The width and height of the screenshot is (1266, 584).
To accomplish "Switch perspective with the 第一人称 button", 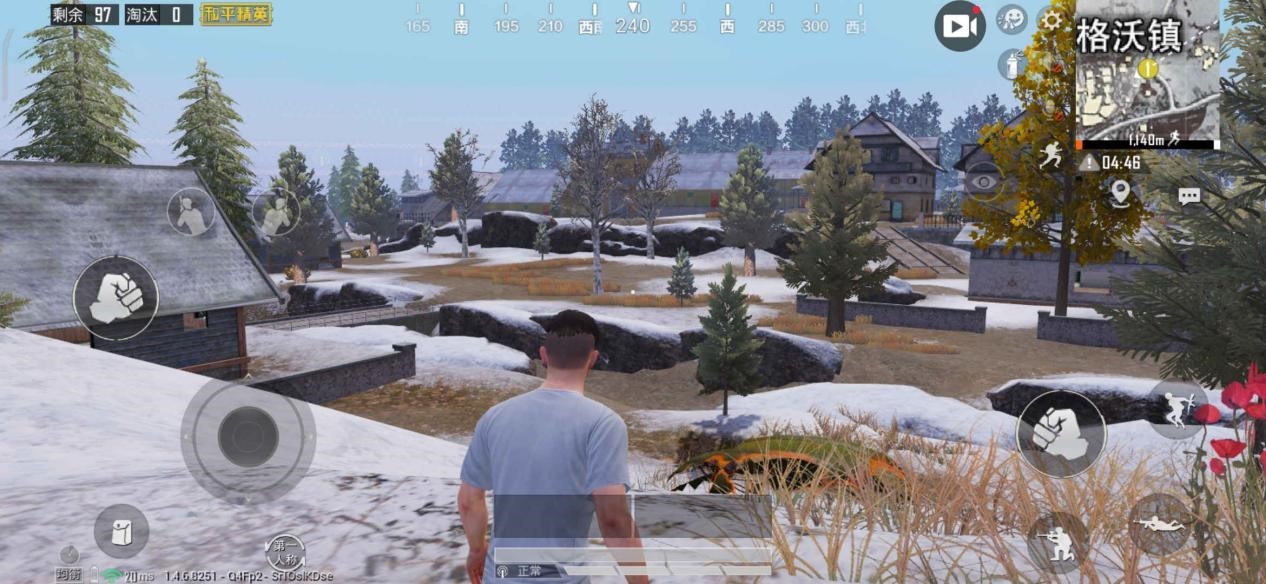I will pyautogui.click(x=285, y=550).
